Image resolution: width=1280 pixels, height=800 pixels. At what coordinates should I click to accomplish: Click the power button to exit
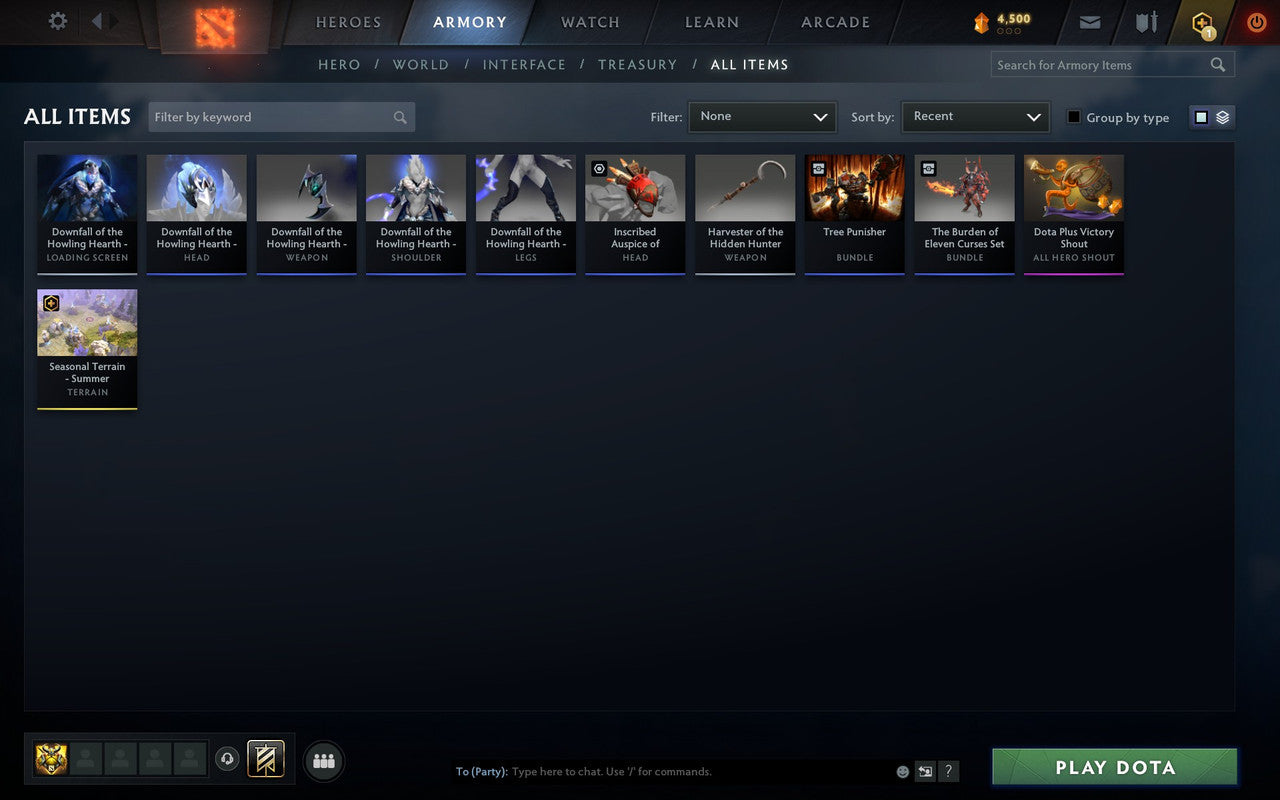coord(1256,22)
